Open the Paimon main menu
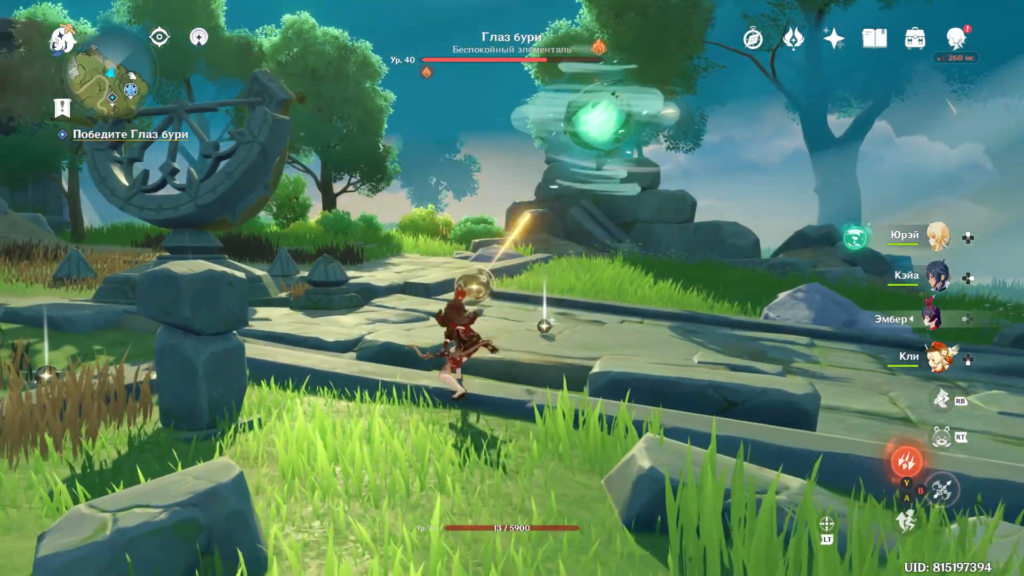Image resolution: width=1024 pixels, height=576 pixels. coord(62,39)
